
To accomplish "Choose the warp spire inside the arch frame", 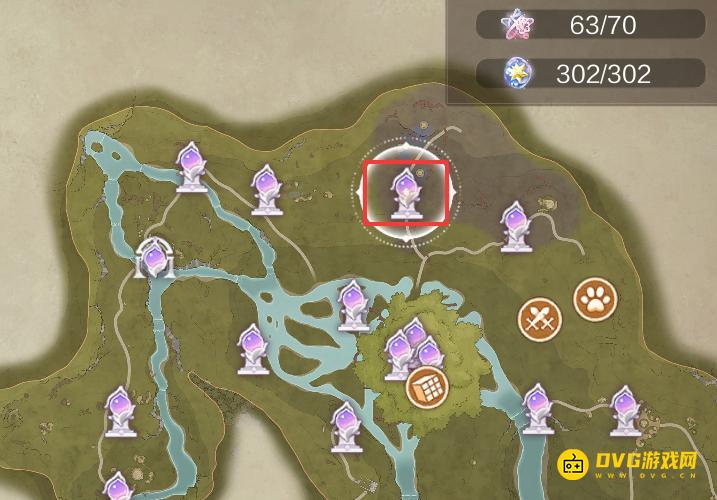I will tap(153, 261).
